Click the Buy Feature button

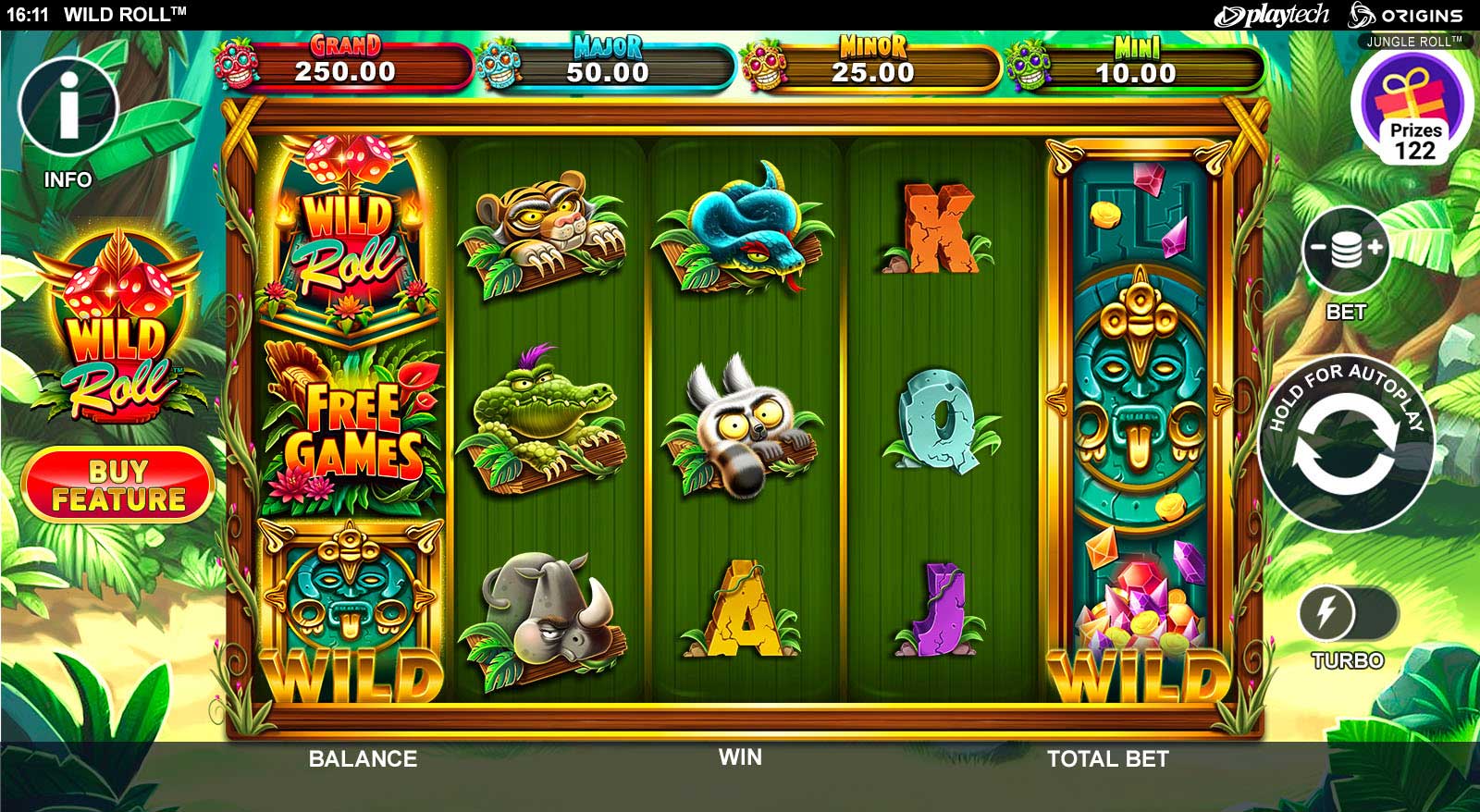pos(118,485)
